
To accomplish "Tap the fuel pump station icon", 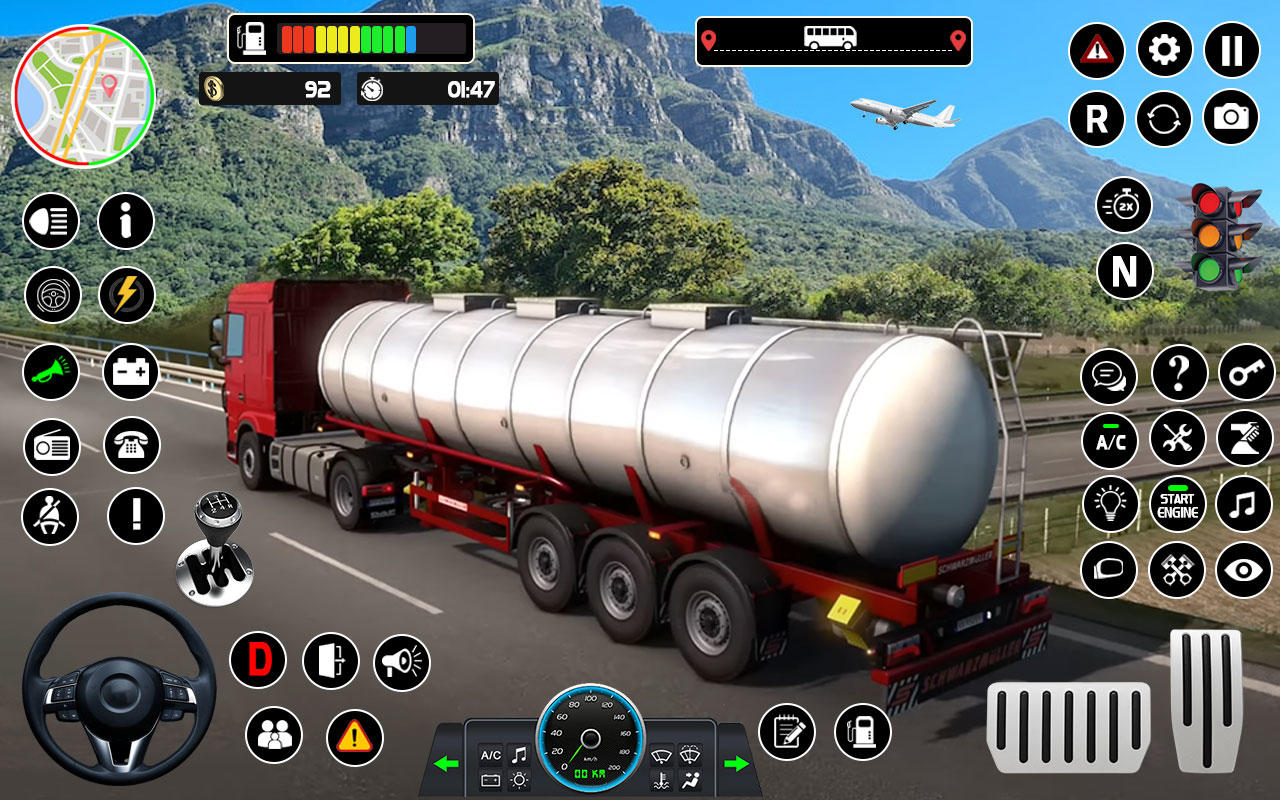I will (x=862, y=733).
